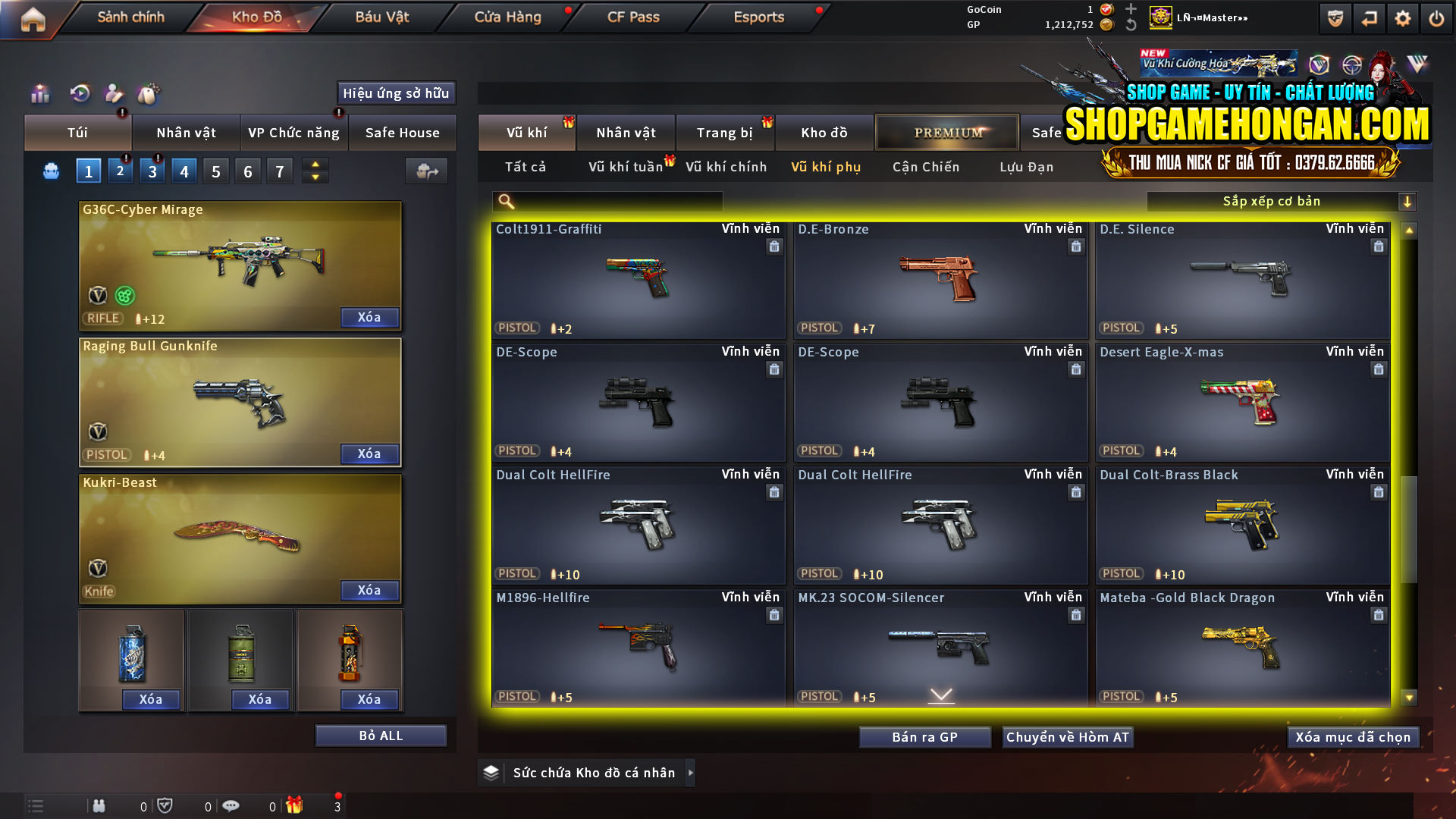1456x819 pixels.
Task: Select bag slot number 7
Action: pos(279,171)
